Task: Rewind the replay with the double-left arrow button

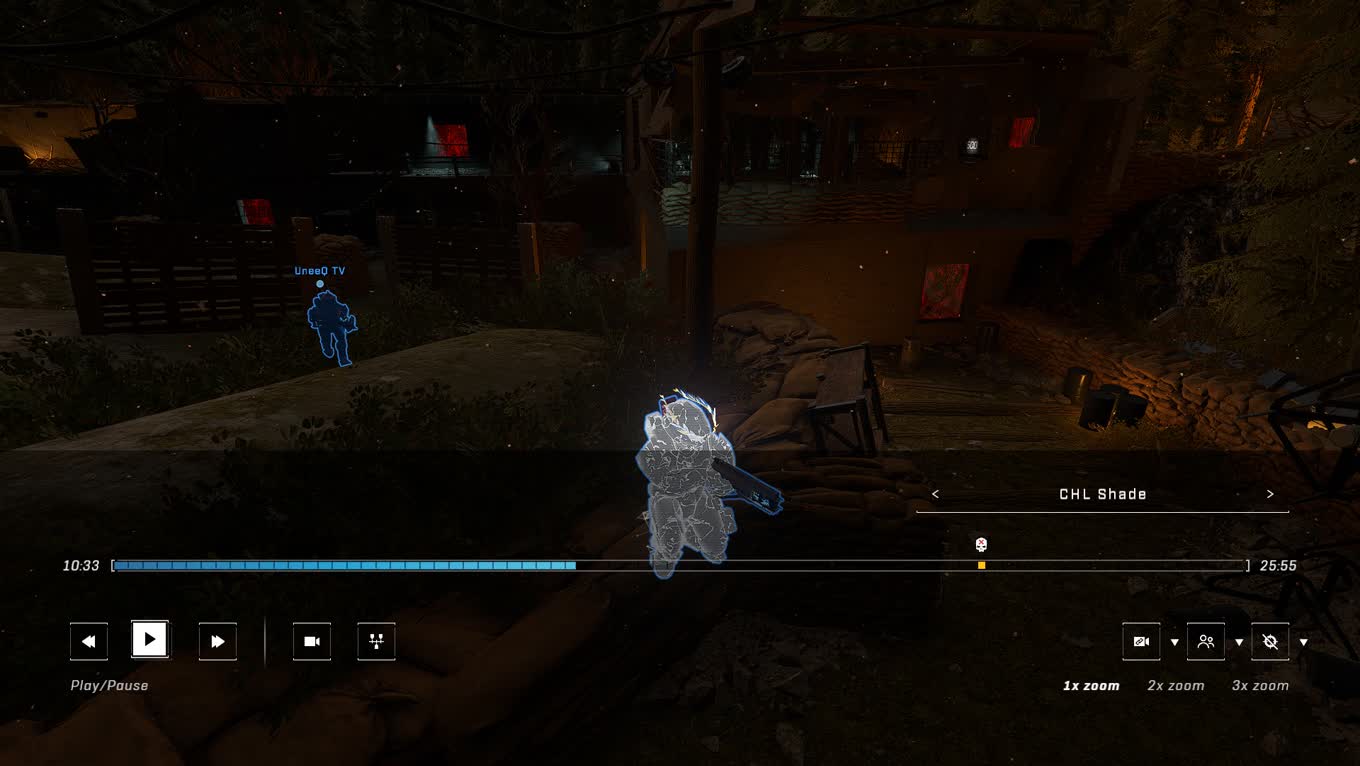Action: pyautogui.click(x=89, y=641)
